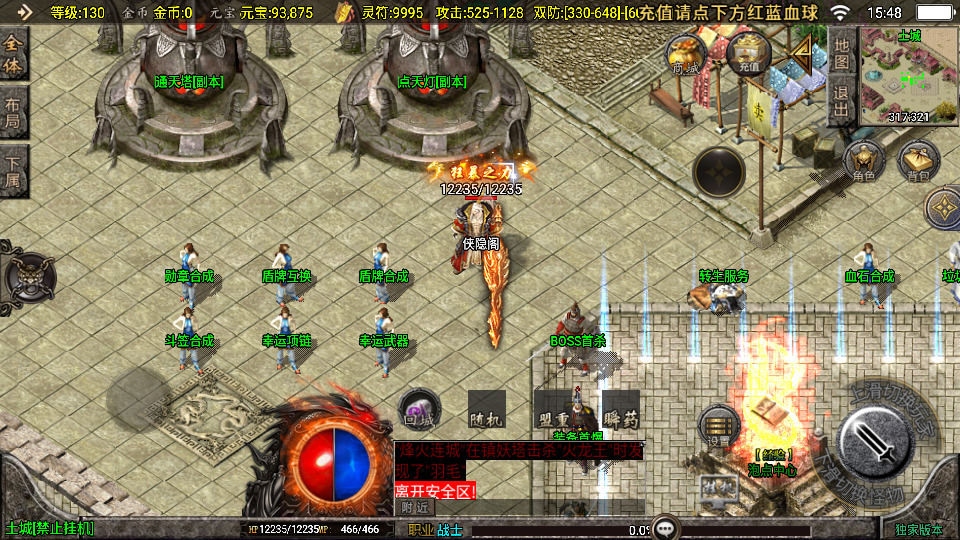
Task: Open the 背包 backpack
Action: (x=918, y=162)
